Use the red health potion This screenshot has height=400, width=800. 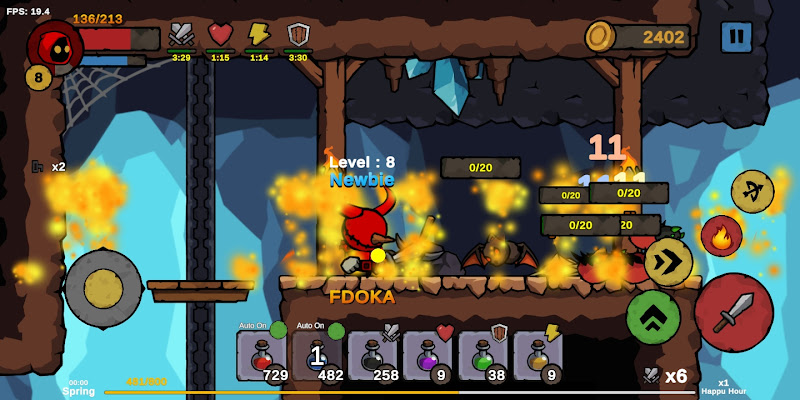click(262, 356)
